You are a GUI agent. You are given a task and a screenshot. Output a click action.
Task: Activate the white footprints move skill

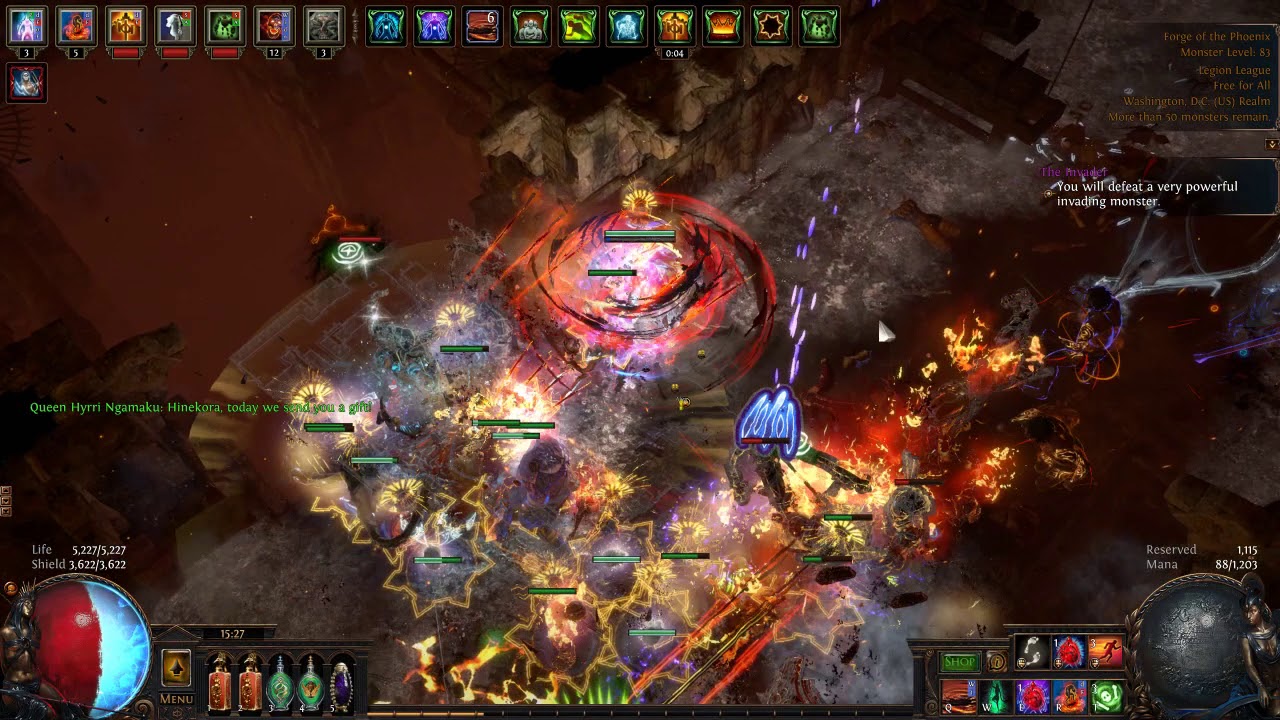(1032, 652)
